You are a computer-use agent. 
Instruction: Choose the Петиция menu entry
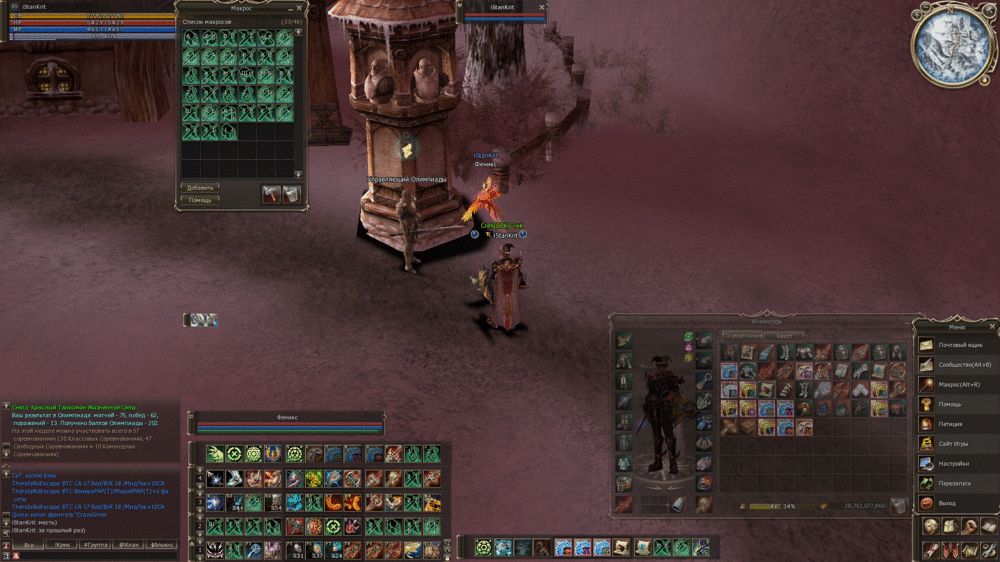click(x=948, y=424)
